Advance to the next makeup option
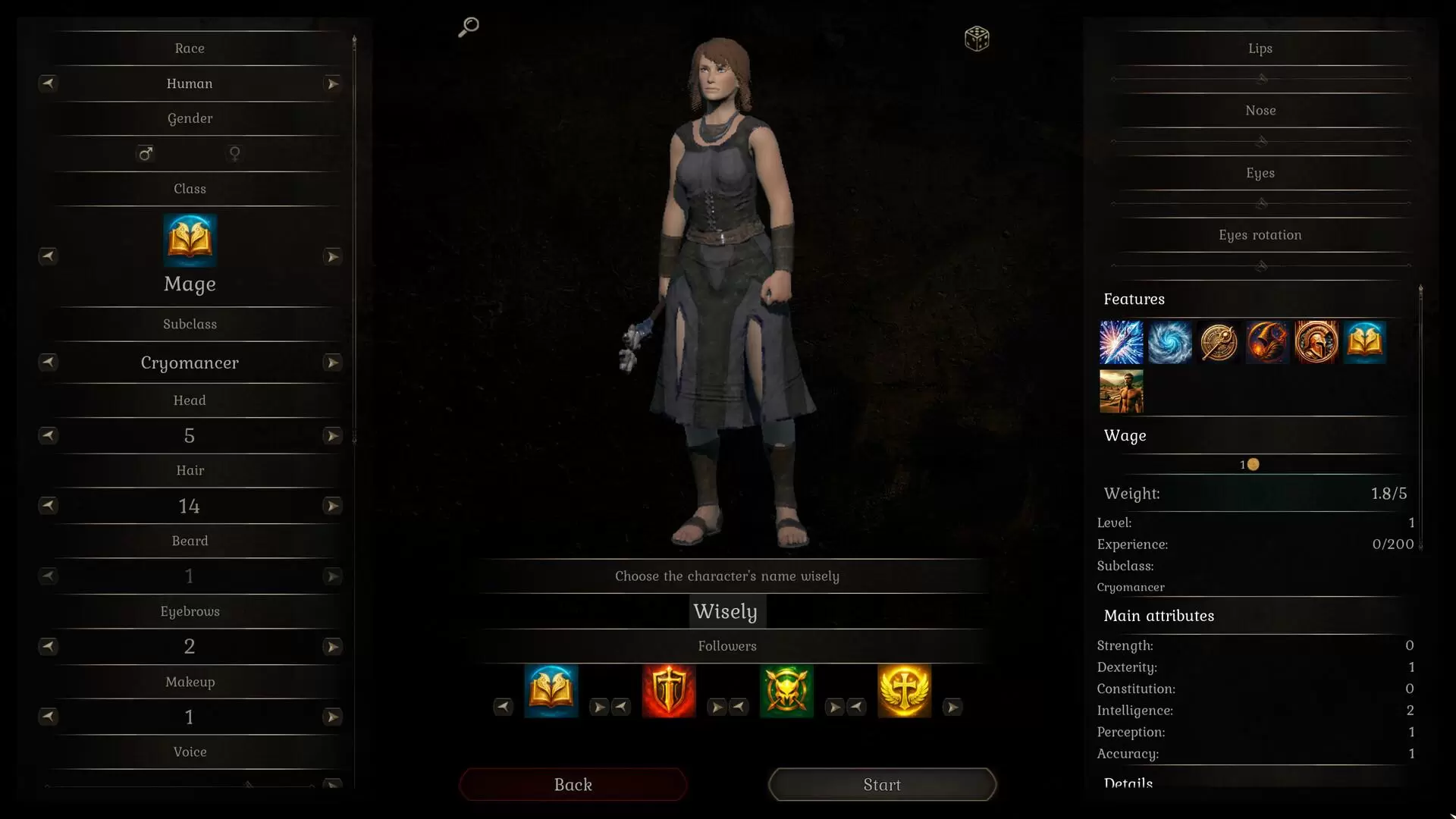The width and height of the screenshot is (1456, 819). 332,717
